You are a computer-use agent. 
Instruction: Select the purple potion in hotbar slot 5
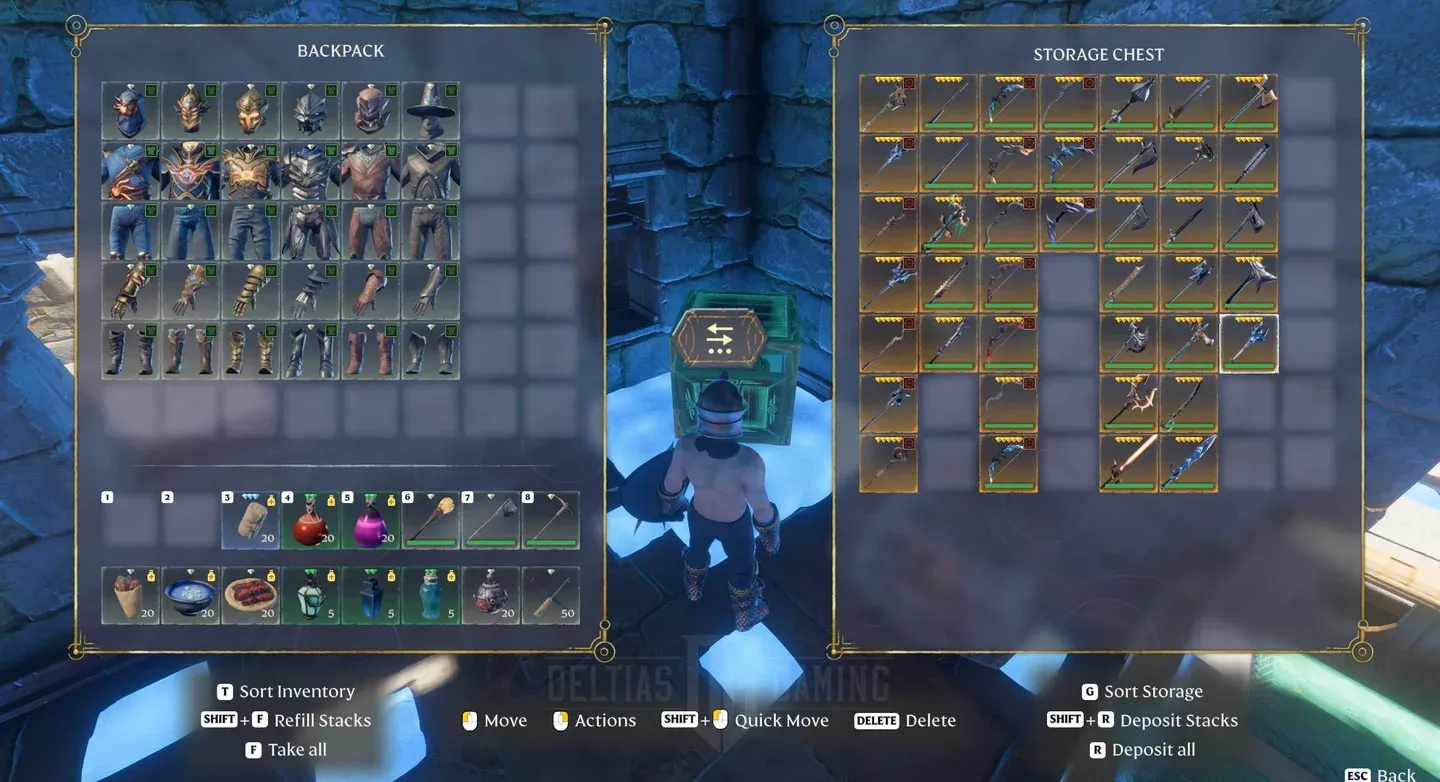point(371,520)
